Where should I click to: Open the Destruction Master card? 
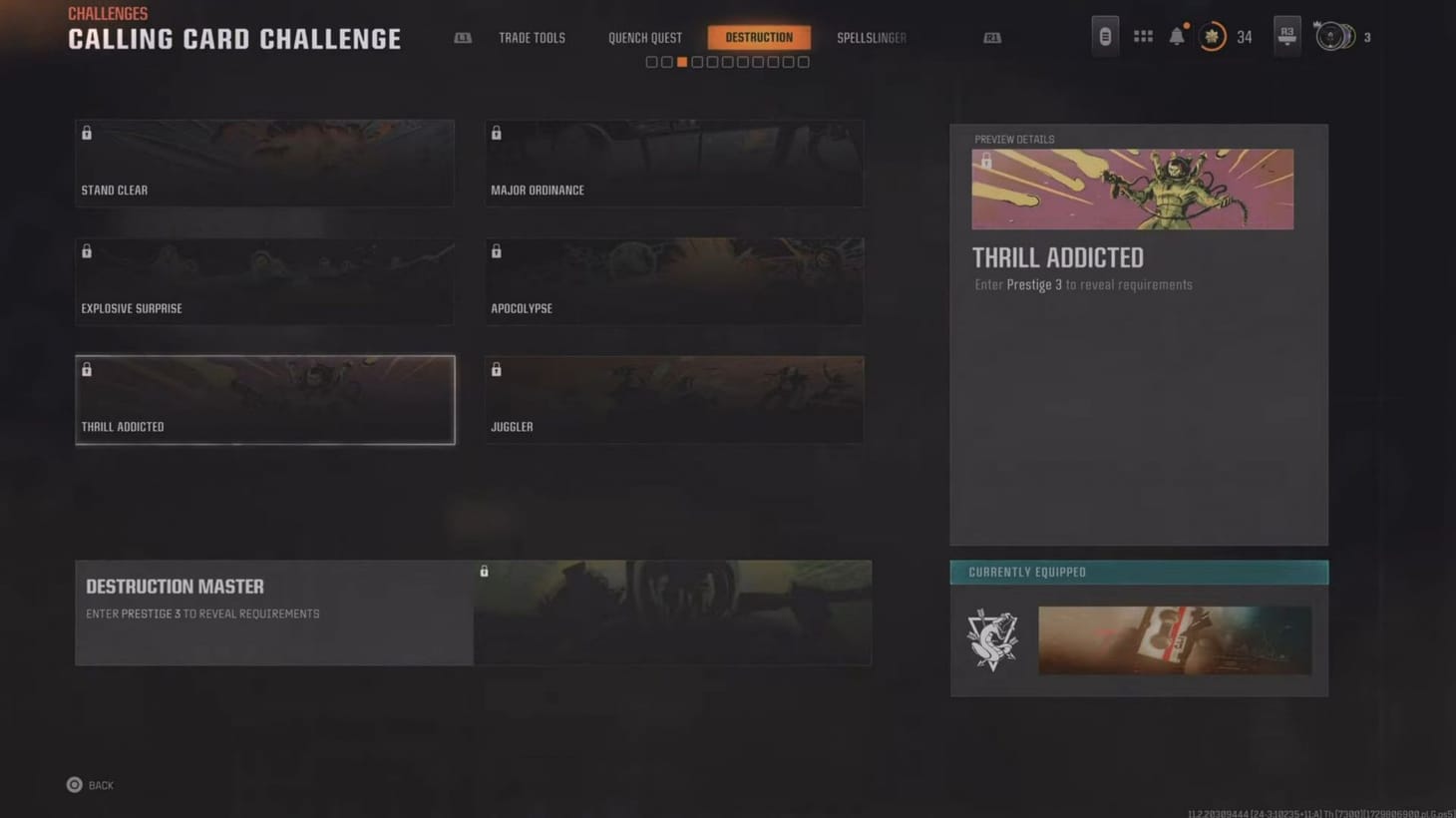(474, 612)
